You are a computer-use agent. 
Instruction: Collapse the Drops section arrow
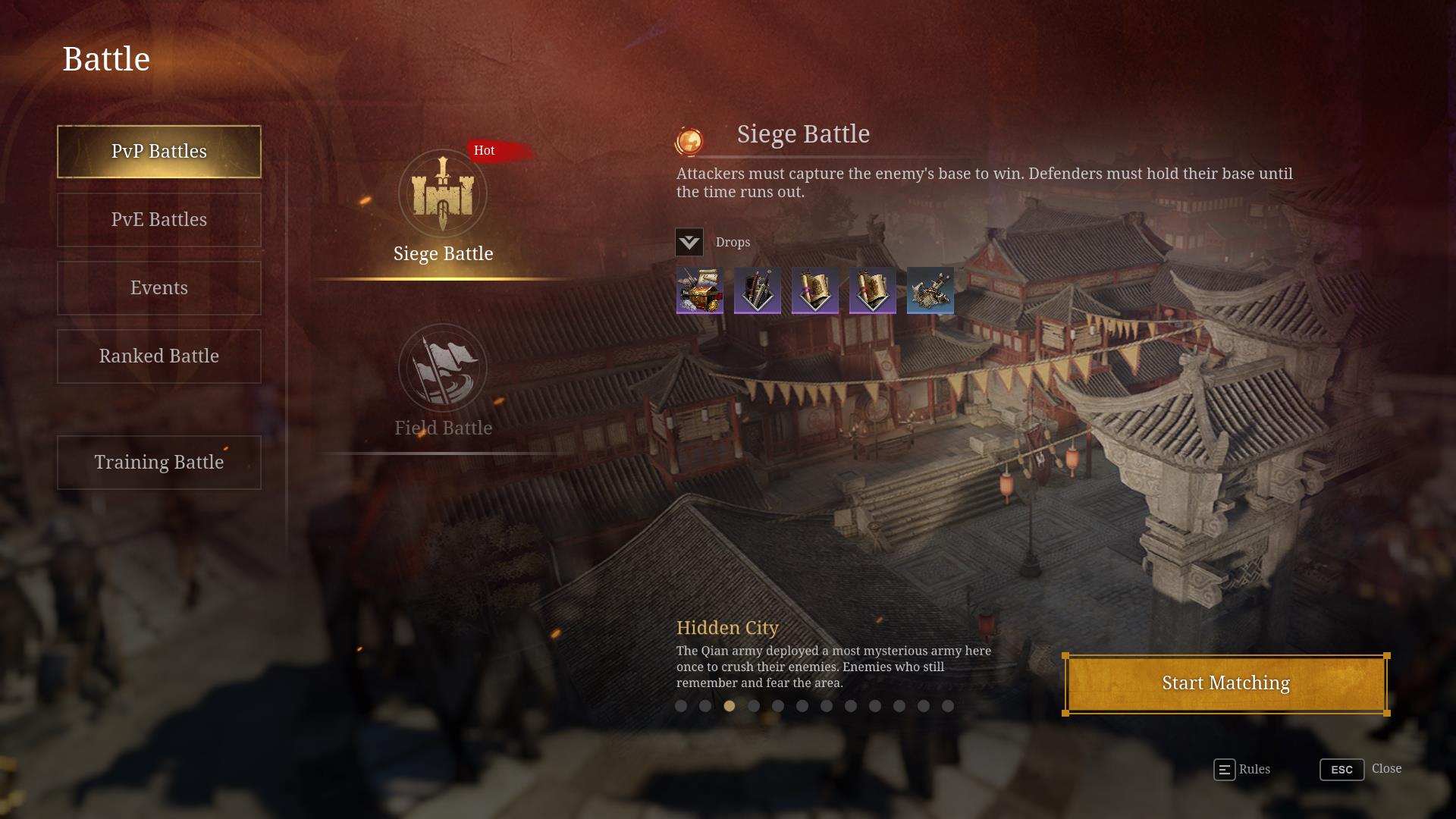689,243
